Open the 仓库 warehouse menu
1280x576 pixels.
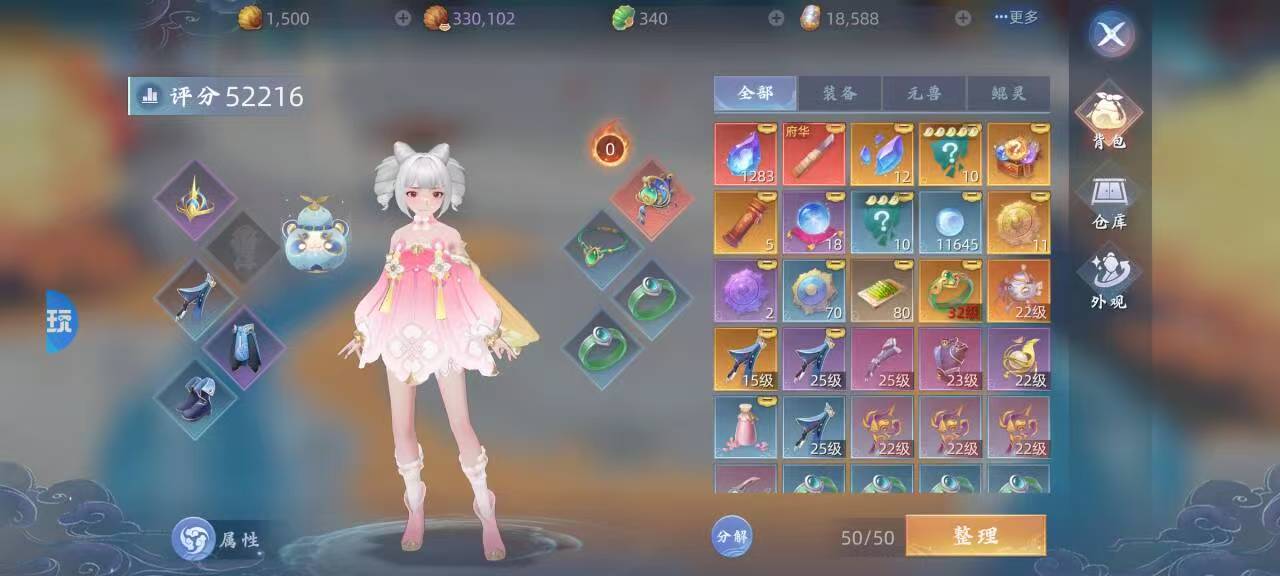pos(1109,201)
